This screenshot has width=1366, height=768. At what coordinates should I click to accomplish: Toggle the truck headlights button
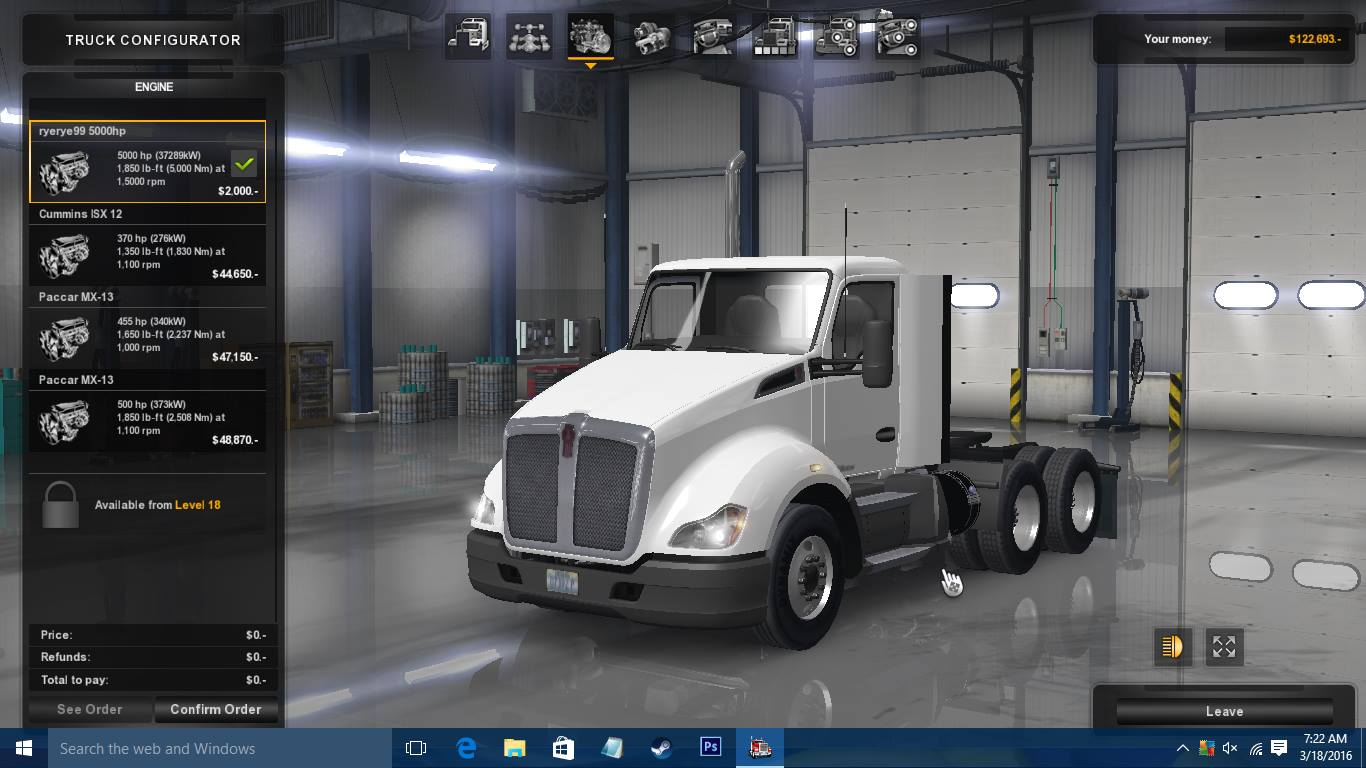1172,647
